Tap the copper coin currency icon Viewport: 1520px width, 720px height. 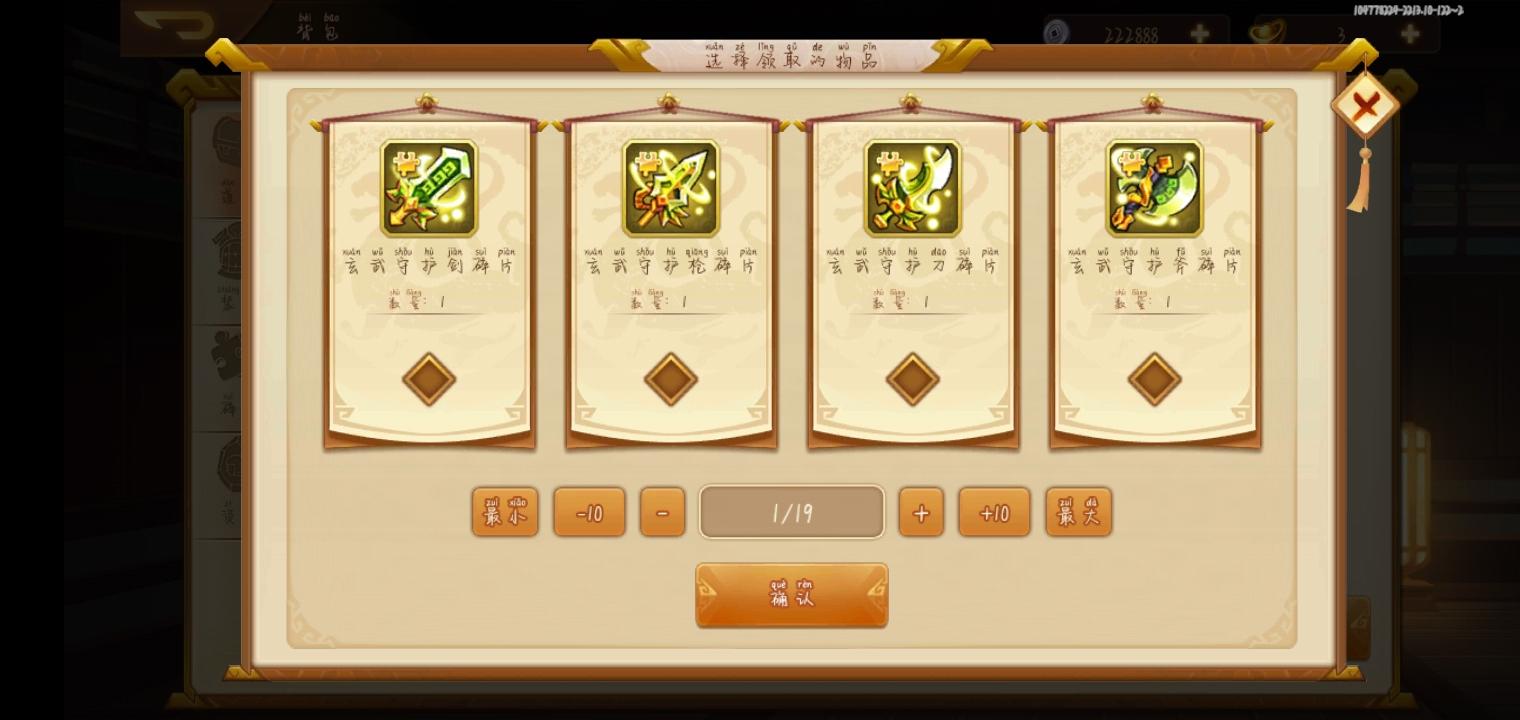1053,33
